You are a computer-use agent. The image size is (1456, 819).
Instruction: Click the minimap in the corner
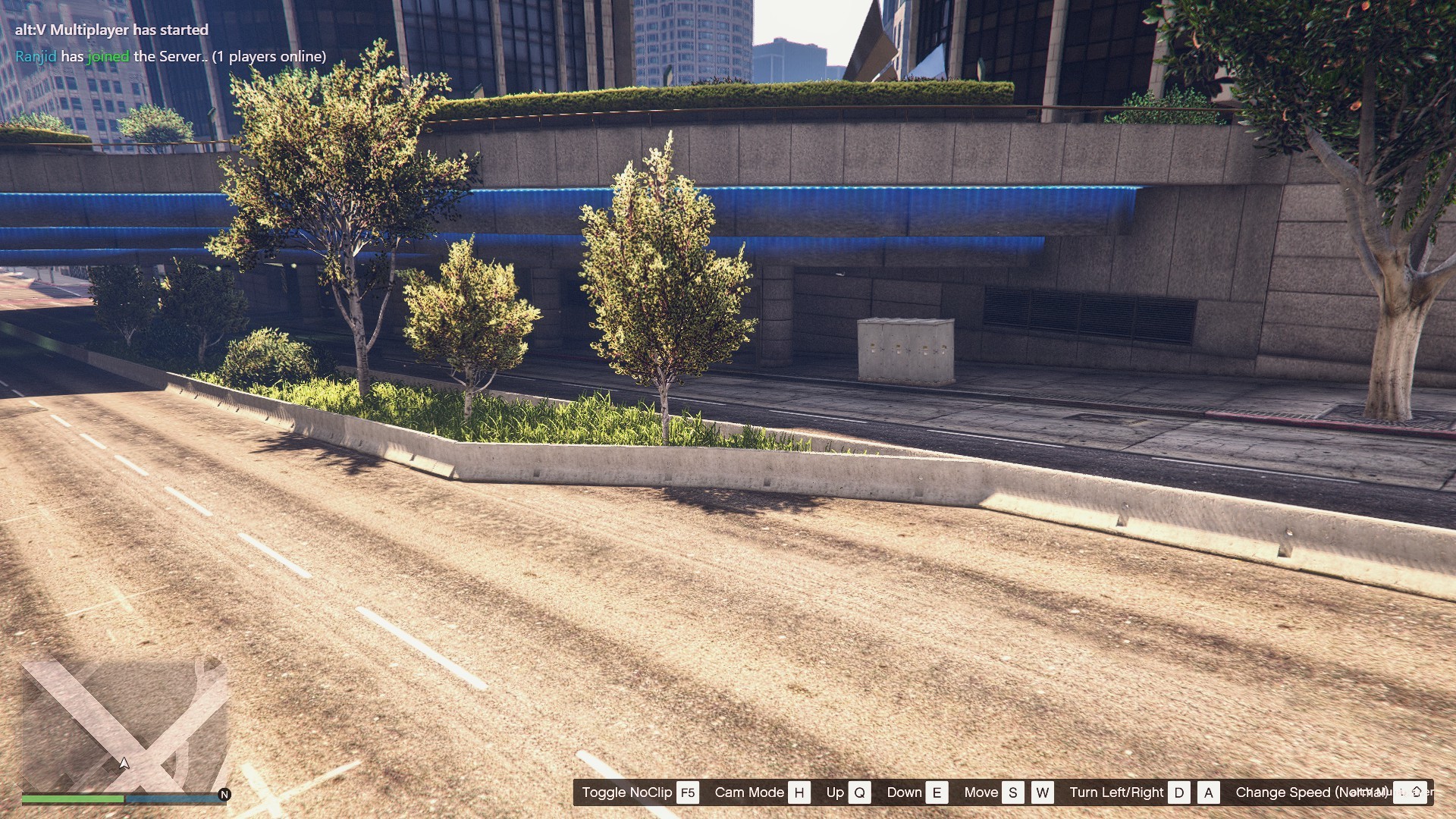coord(124,724)
